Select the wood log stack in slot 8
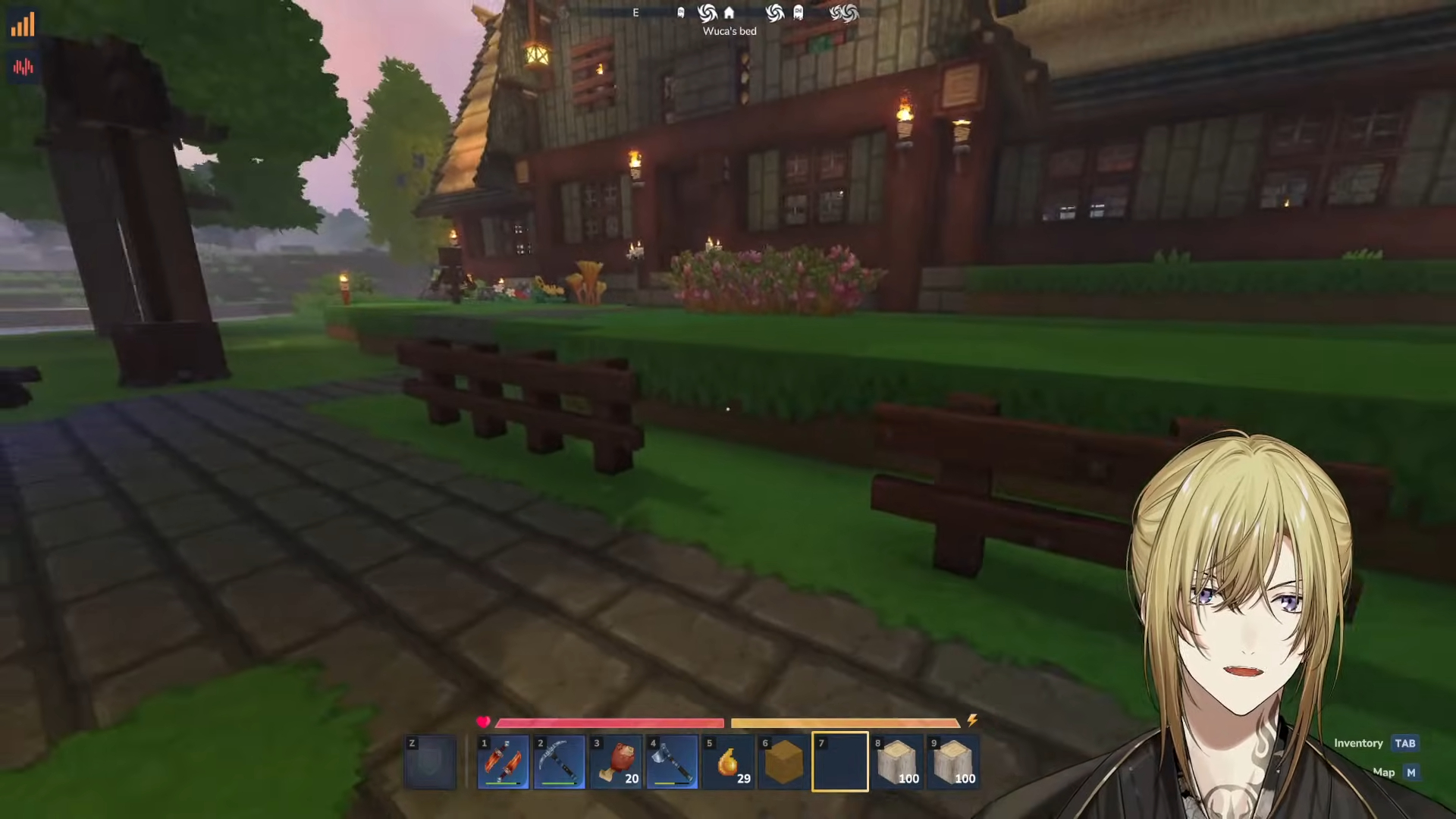The height and width of the screenshot is (819, 1456). pos(896,762)
